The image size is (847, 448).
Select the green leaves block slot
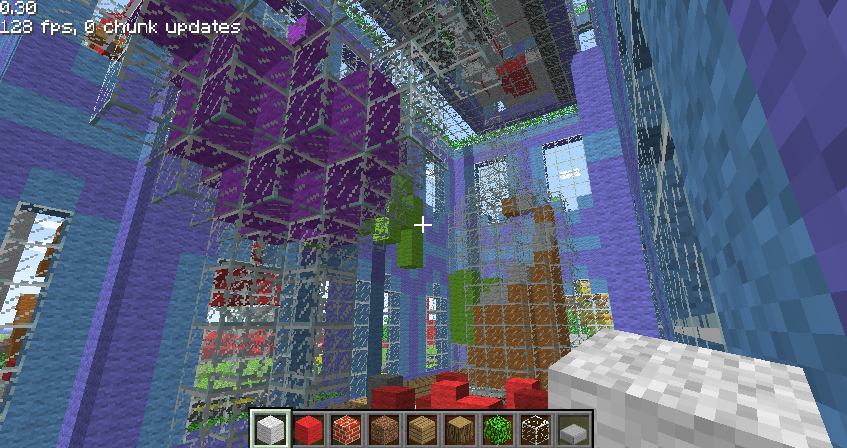click(497, 429)
